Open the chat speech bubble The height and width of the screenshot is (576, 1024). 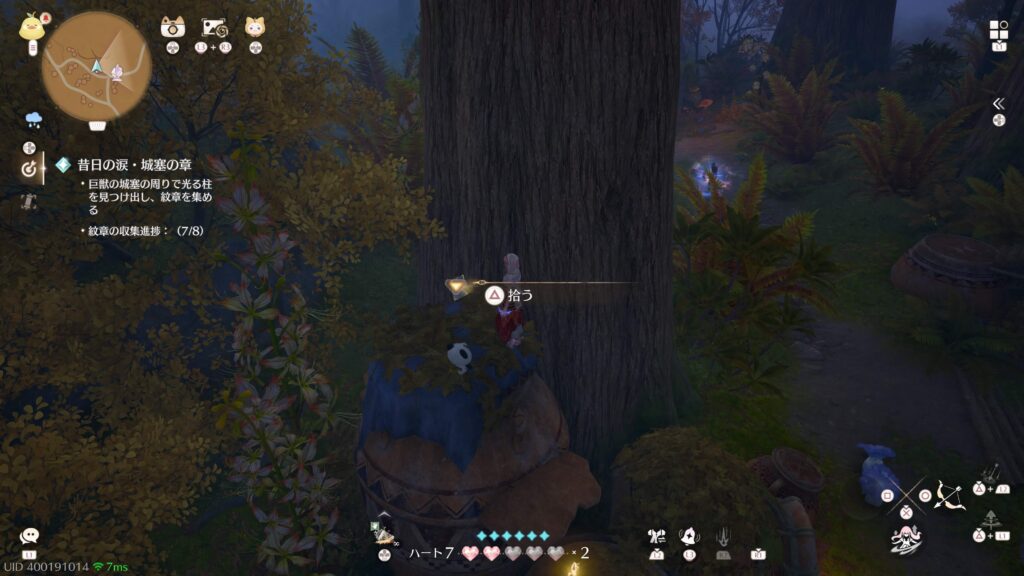click(29, 537)
